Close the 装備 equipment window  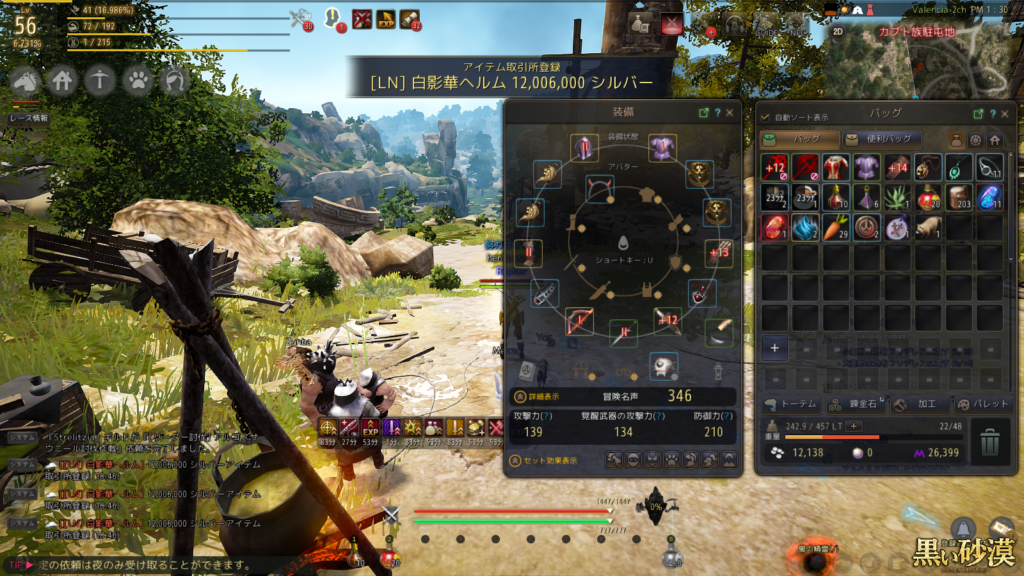click(x=729, y=113)
